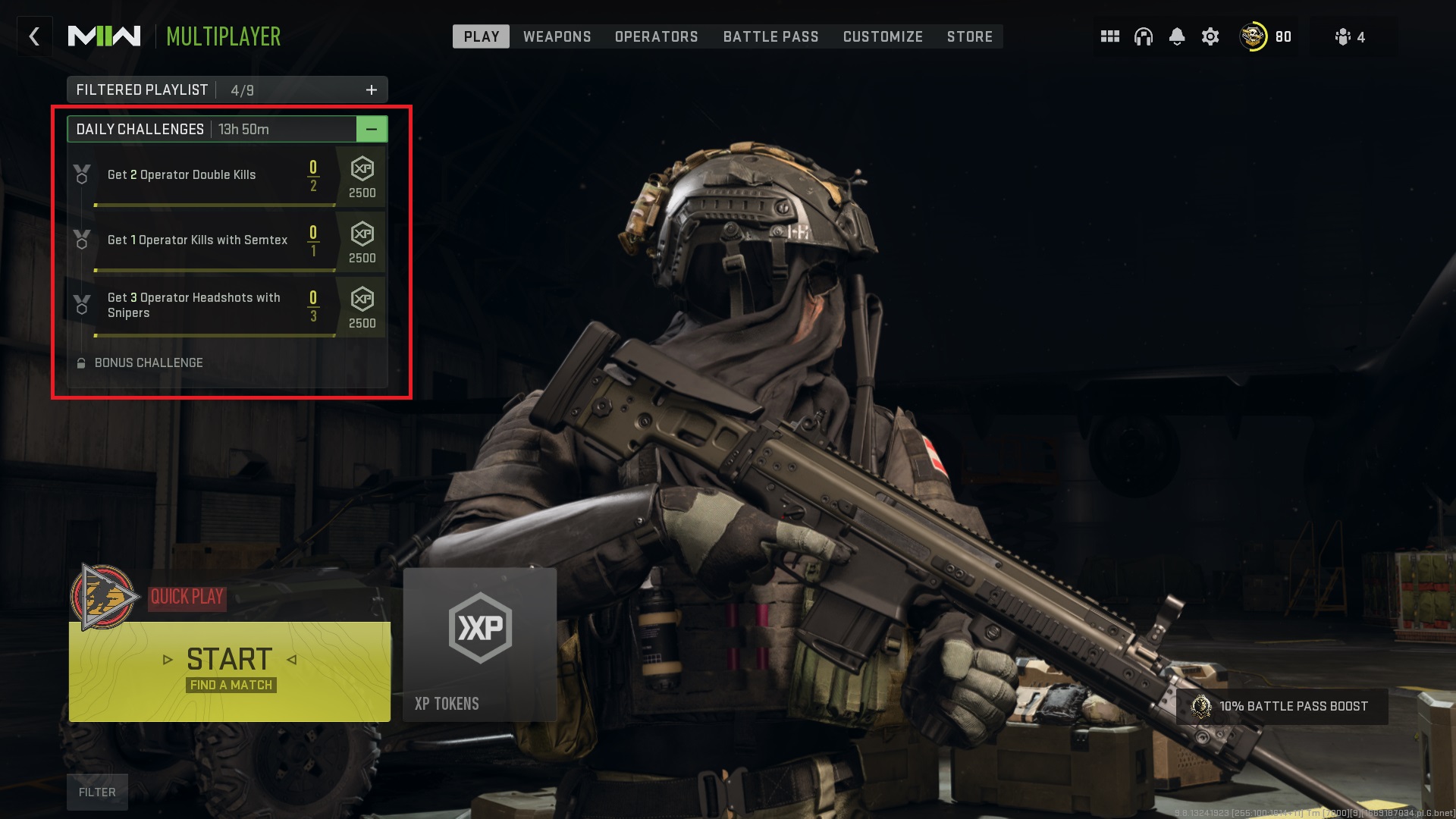Open the settings gear menu

[x=1211, y=36]
